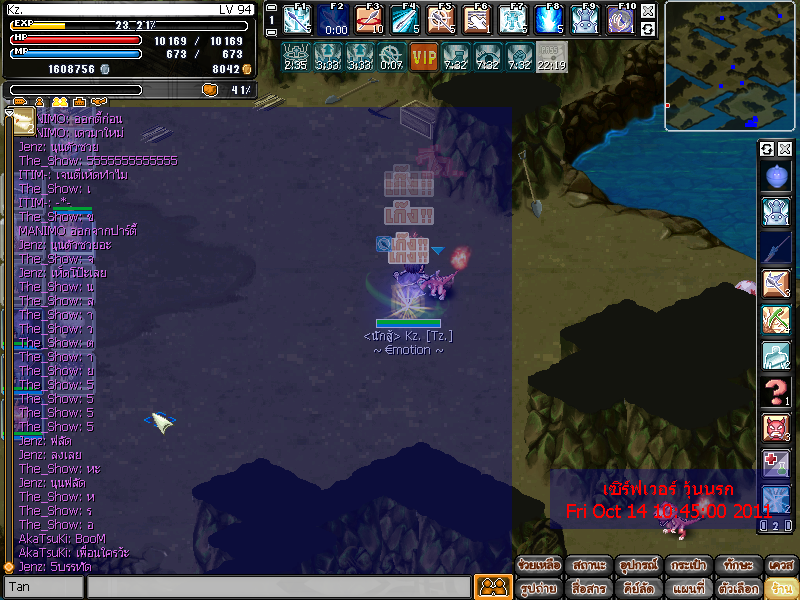Open the highlighted ร้าน (shop) button

[781, 588]
